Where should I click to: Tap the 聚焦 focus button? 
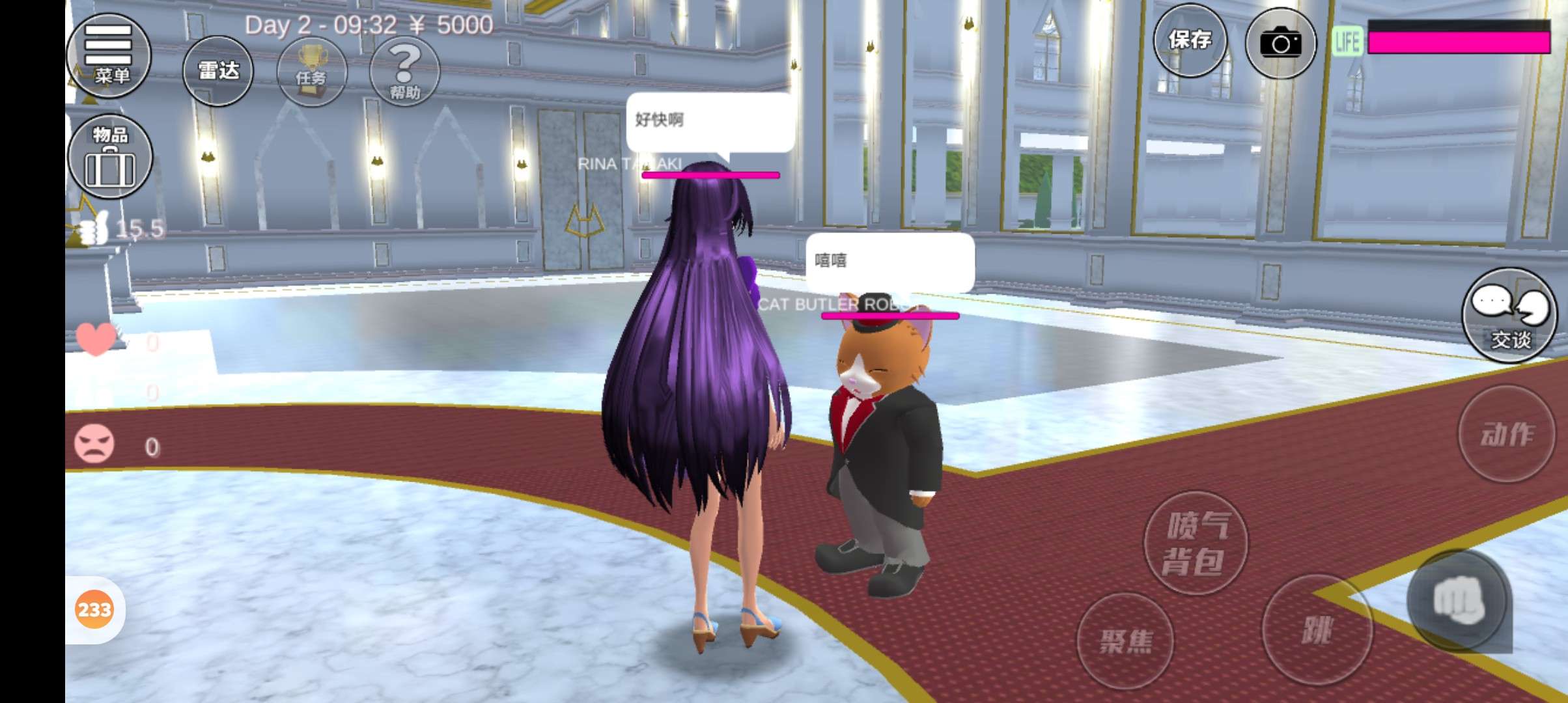click(x=1125, y=641)
